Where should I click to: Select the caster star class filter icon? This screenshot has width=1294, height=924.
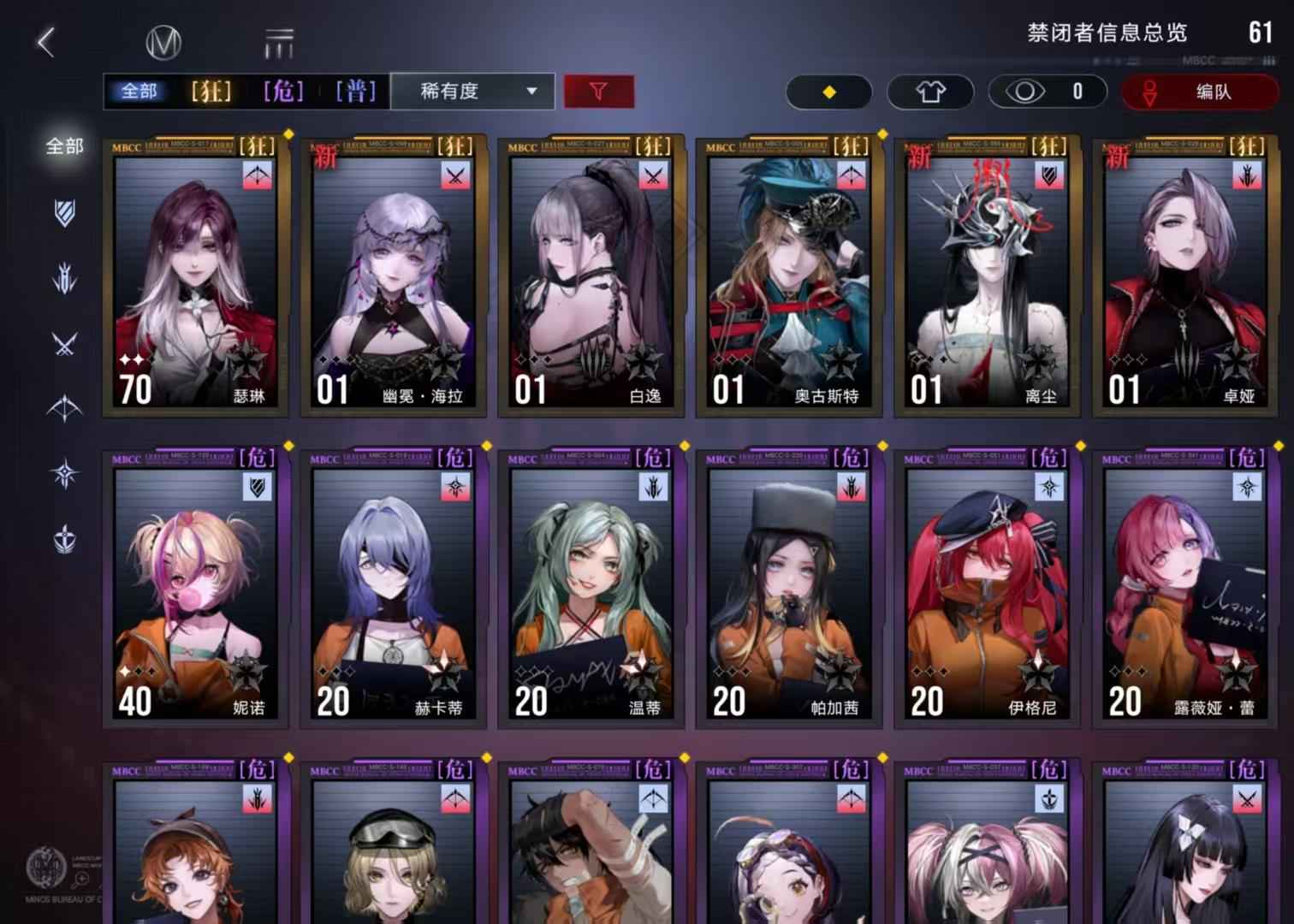click(64, 472)
